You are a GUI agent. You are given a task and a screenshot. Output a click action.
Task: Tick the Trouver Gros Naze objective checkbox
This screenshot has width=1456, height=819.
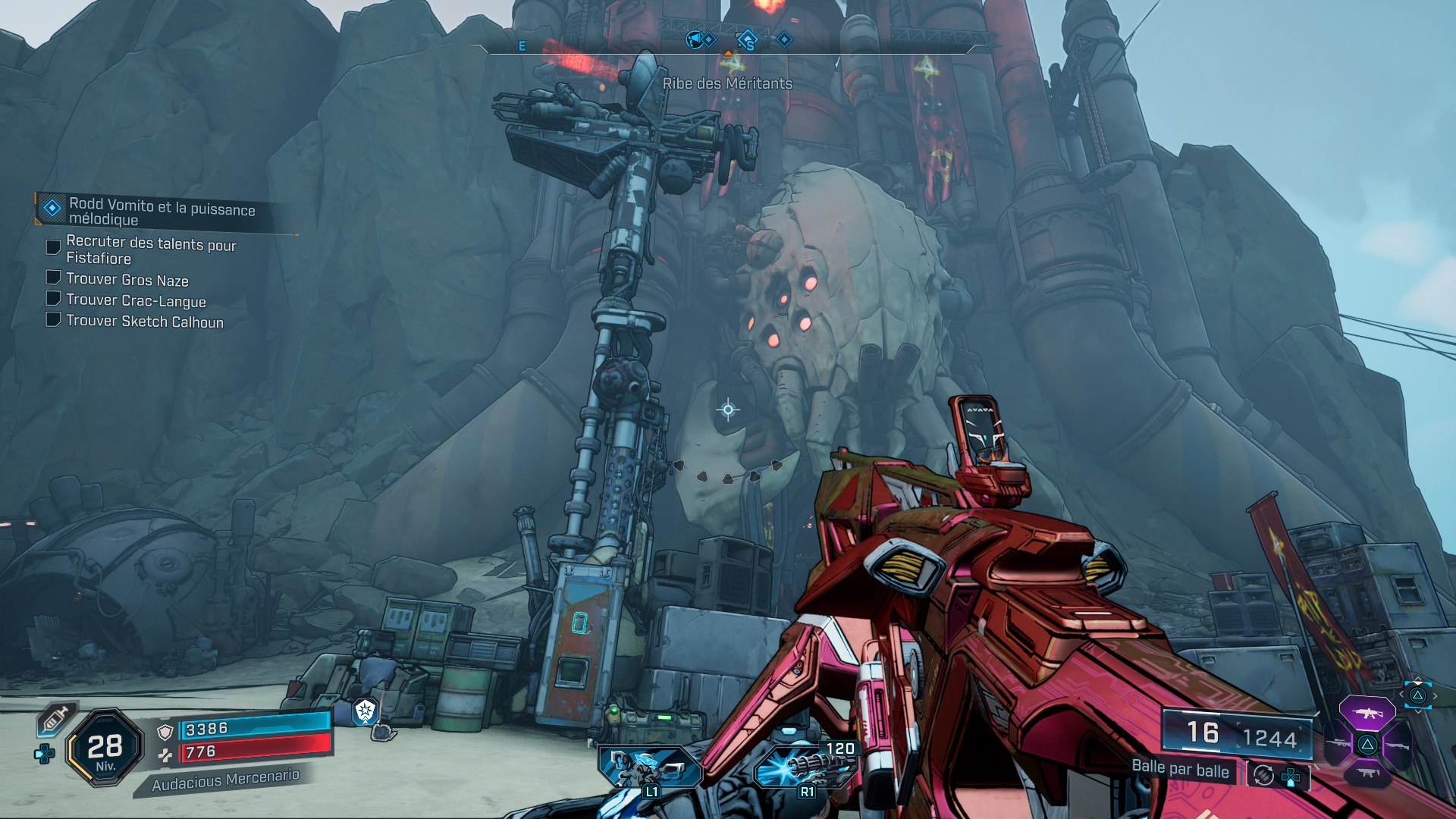click(53, 278)
